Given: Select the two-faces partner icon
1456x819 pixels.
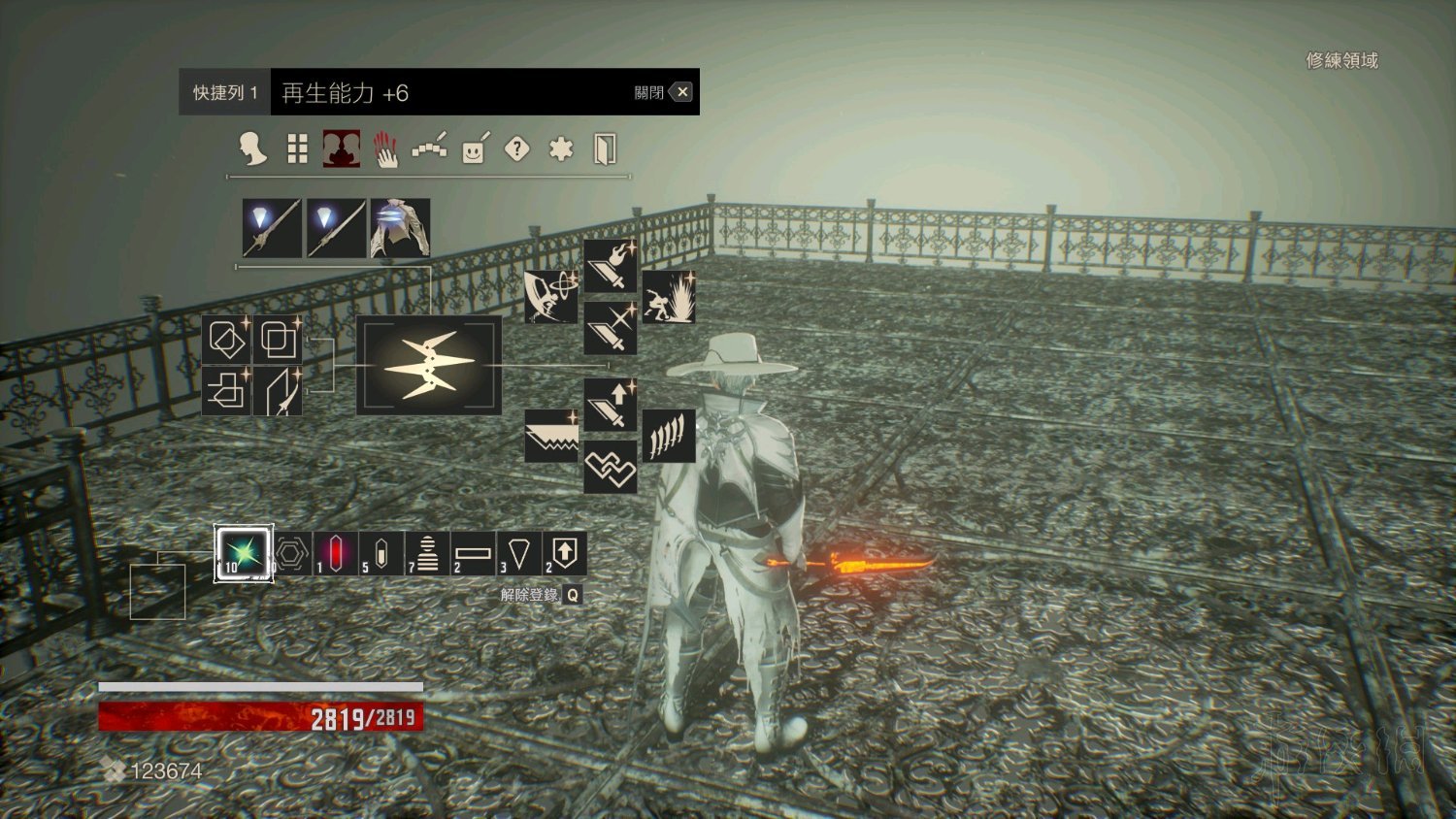Looking at the screenshot, I should [x=342, y=148].
